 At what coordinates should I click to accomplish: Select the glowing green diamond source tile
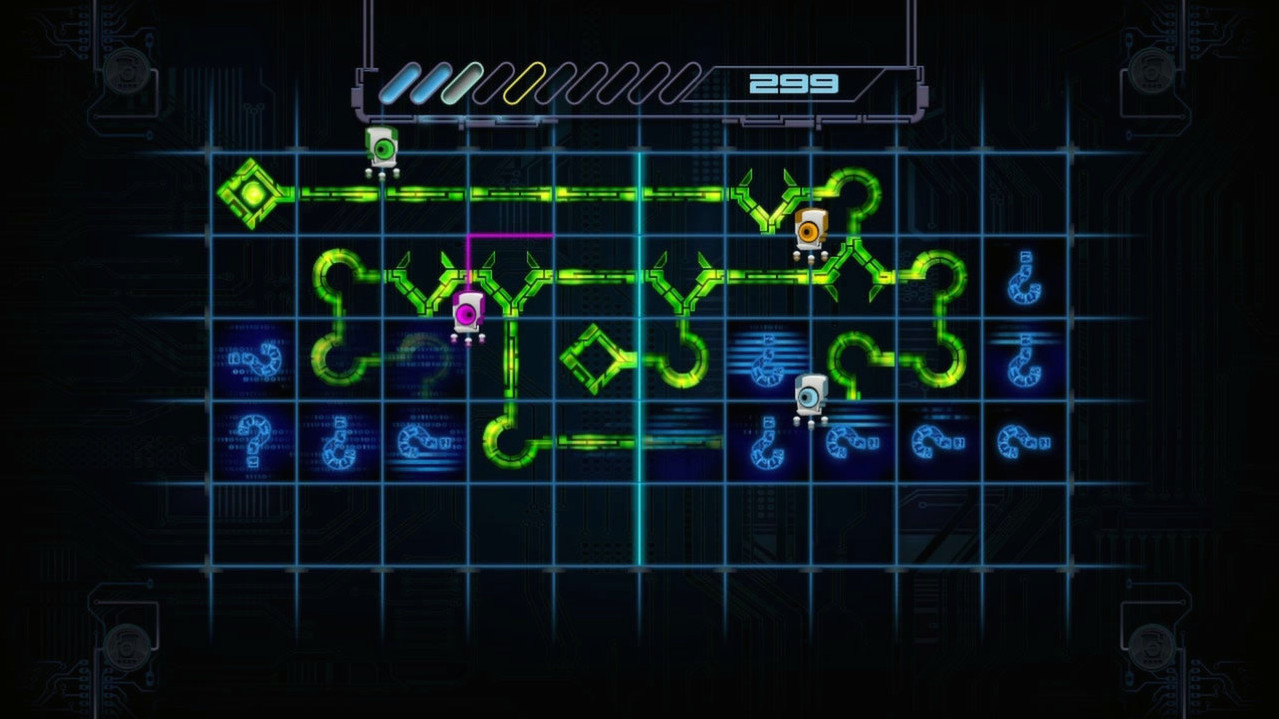point(252,193)
